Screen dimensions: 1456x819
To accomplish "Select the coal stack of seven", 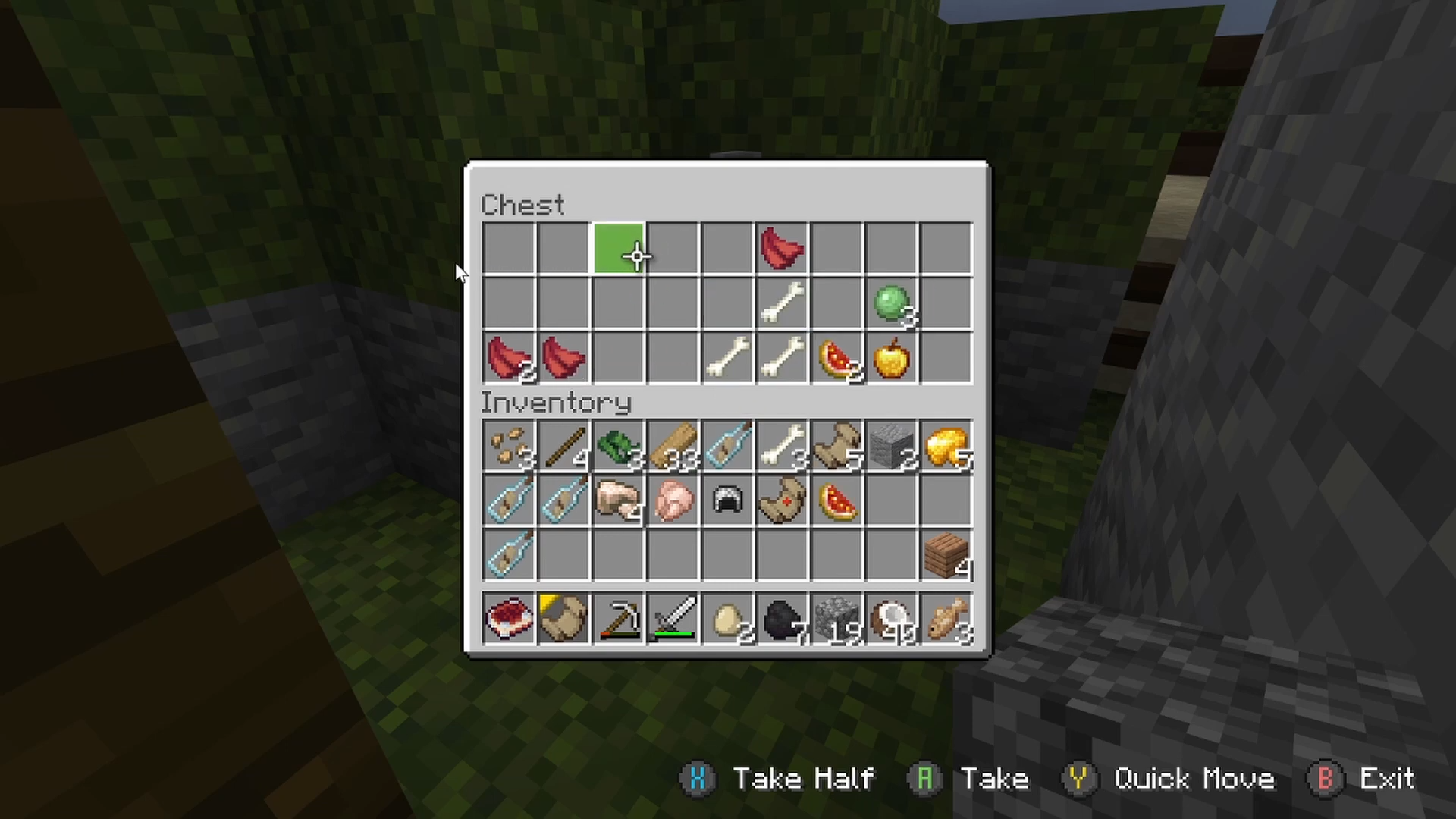I will (782, 619).
